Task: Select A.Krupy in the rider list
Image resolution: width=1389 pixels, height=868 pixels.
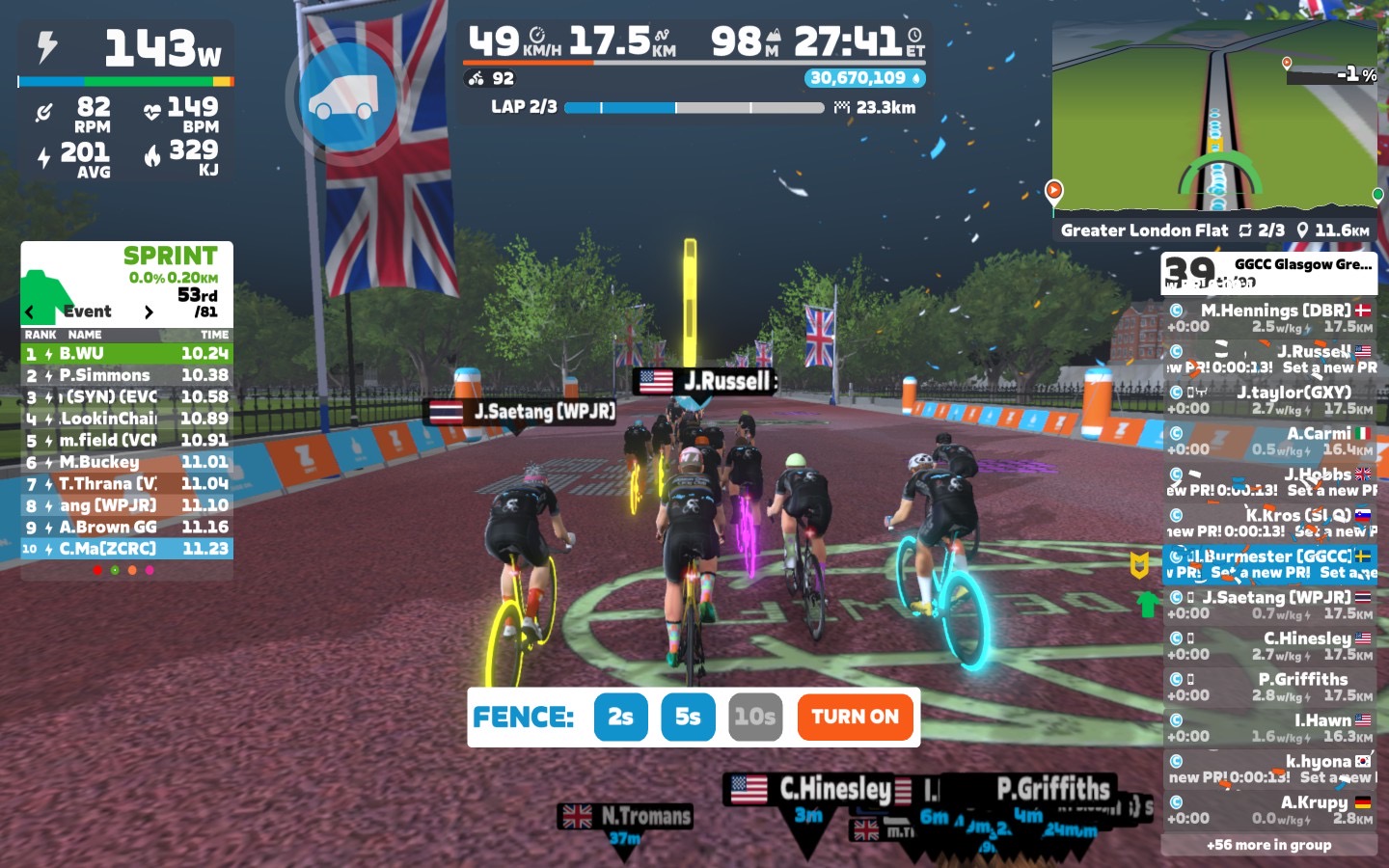Action: (x=1268, y=809)
